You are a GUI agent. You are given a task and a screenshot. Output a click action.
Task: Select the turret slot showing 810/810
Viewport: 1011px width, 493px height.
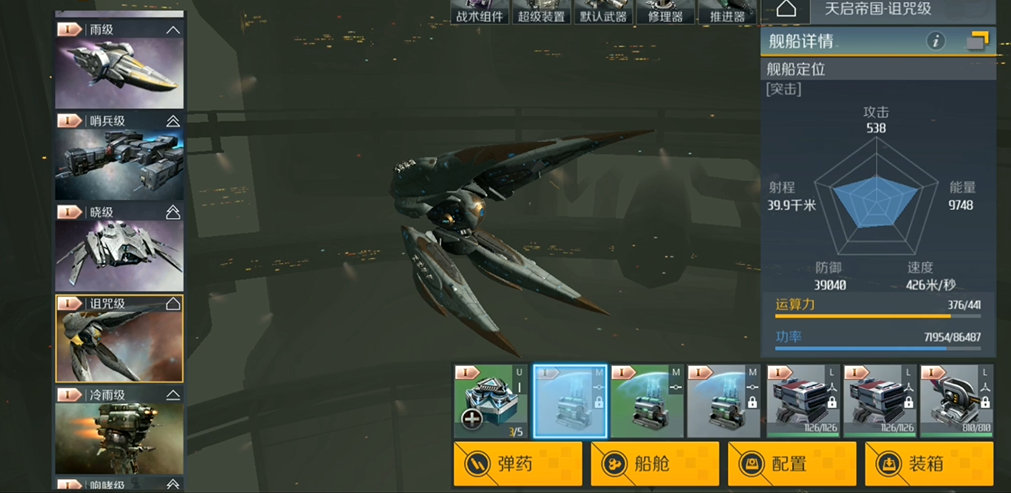(957, 401)
